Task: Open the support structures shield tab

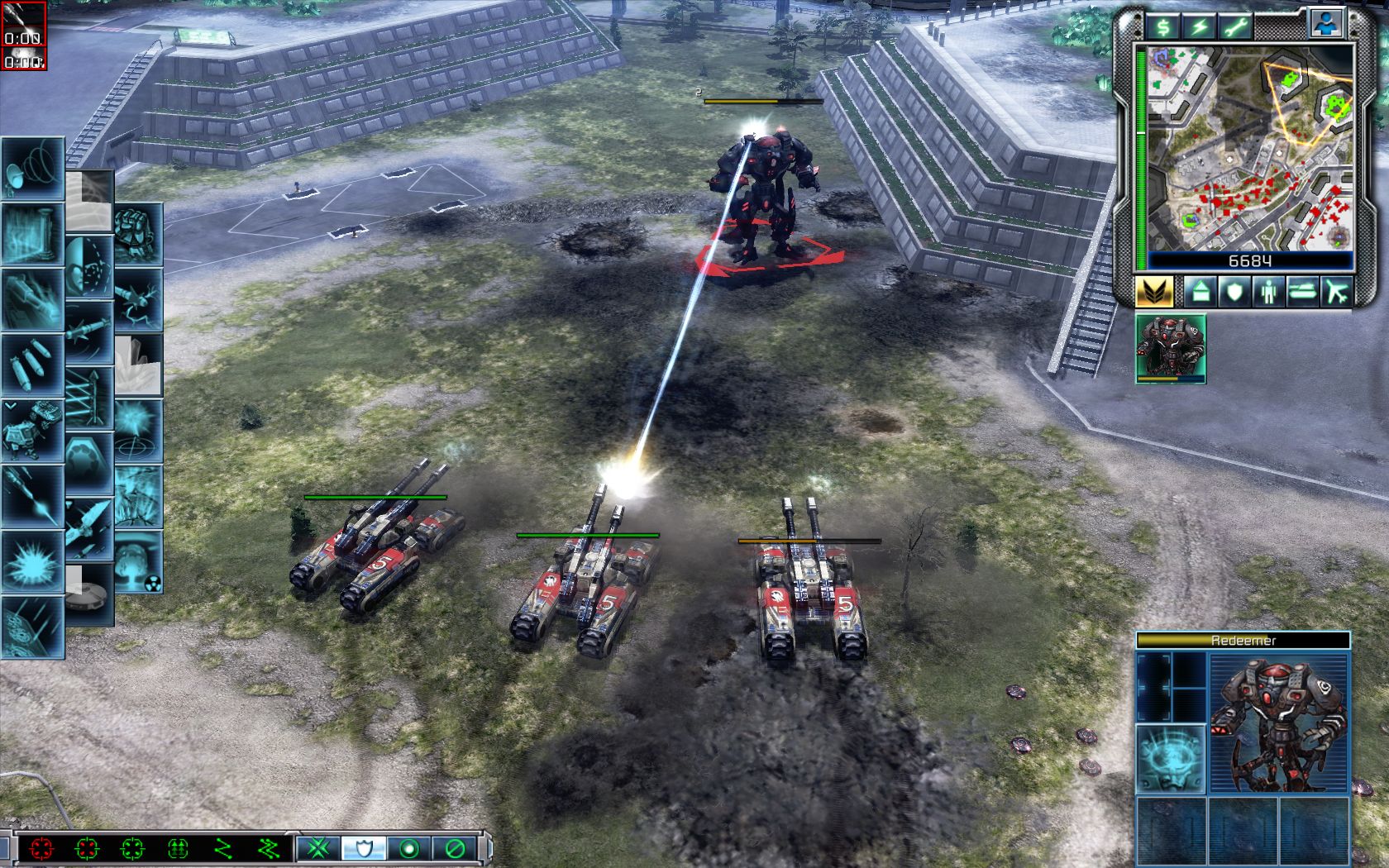Action: pyautogui.click(x=1234, y=292)
